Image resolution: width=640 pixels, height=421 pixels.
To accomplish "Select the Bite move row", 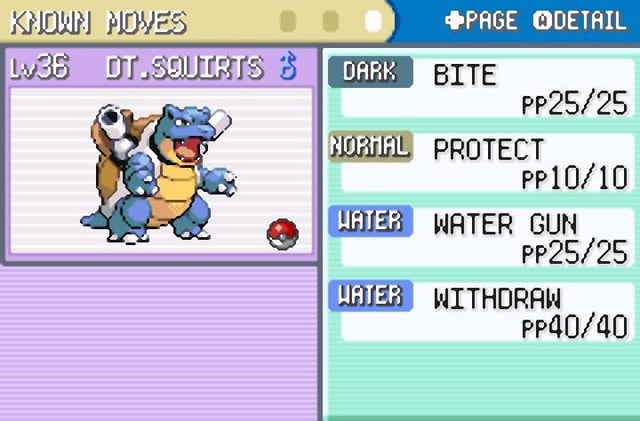I will click(x=480, y=87).
